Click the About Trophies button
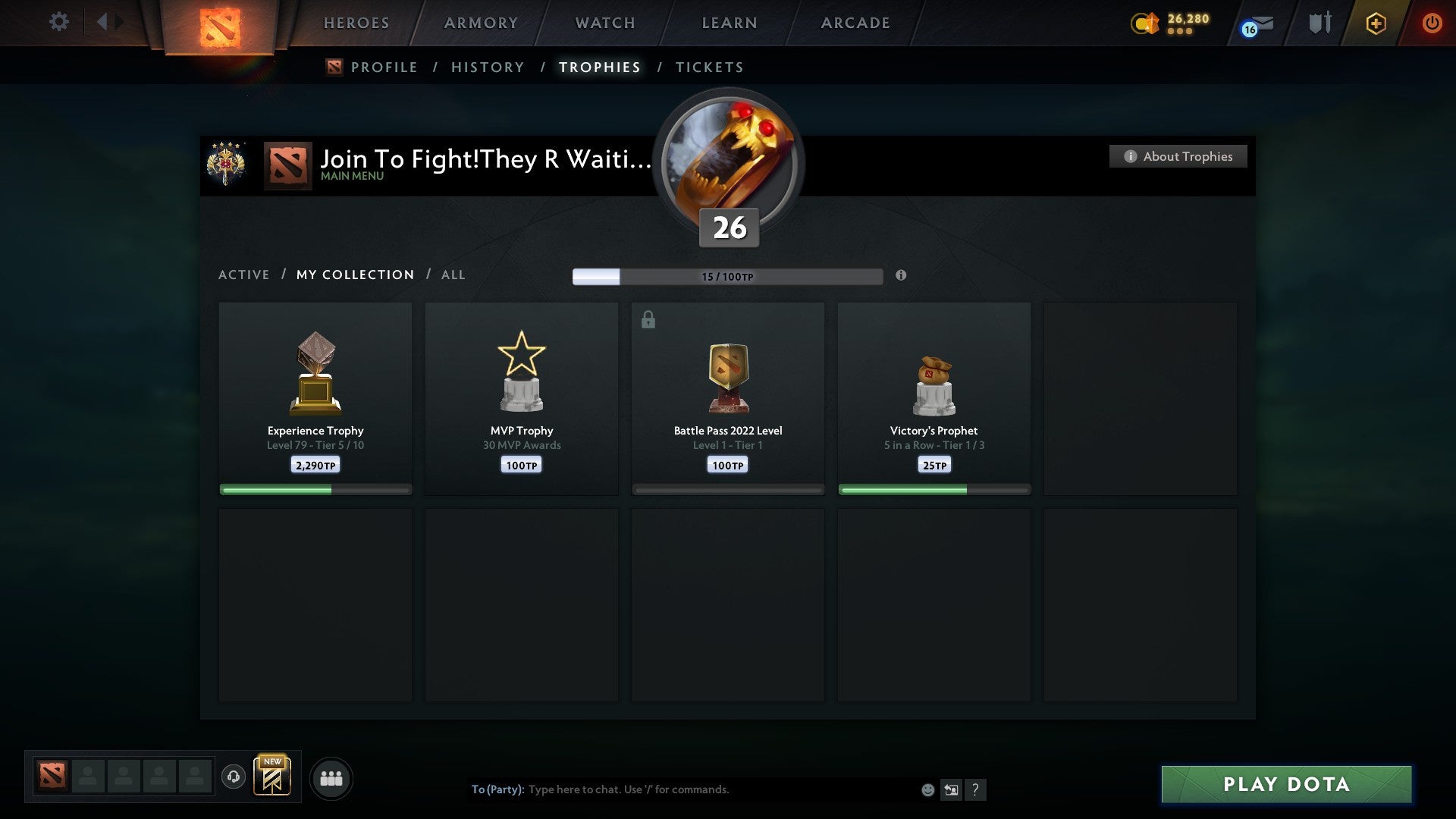The height and width of the screenshot is (819, 1456). coord(1178,156)
